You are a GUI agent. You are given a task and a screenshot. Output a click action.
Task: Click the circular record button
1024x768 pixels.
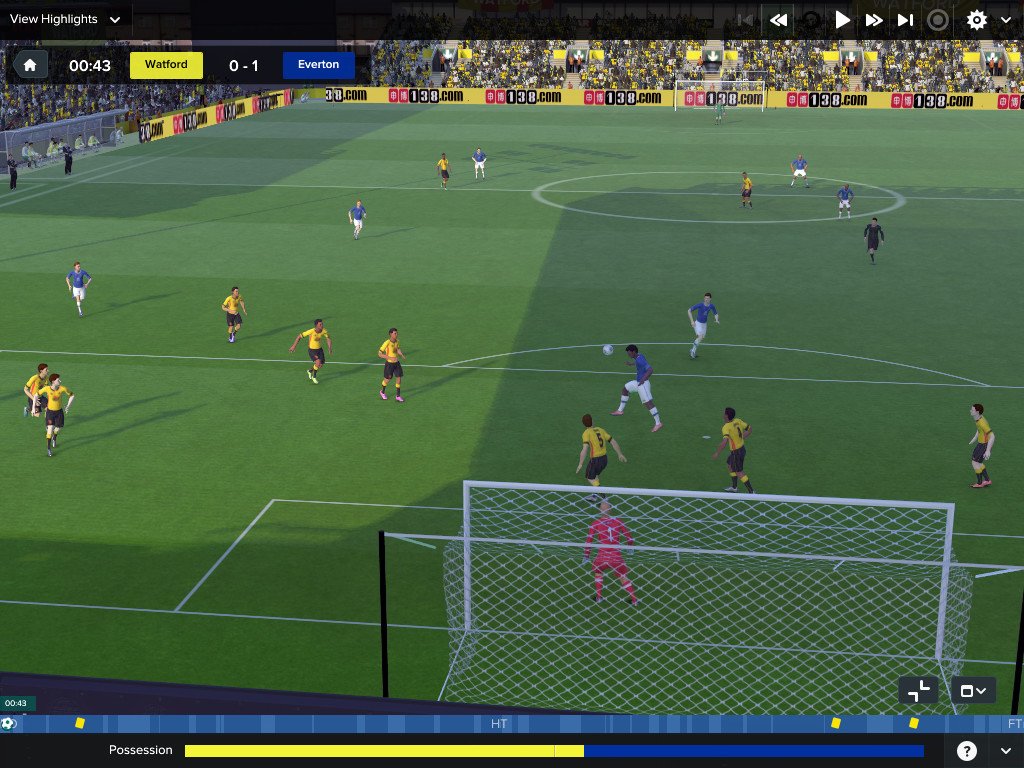[x=938, y=20]
